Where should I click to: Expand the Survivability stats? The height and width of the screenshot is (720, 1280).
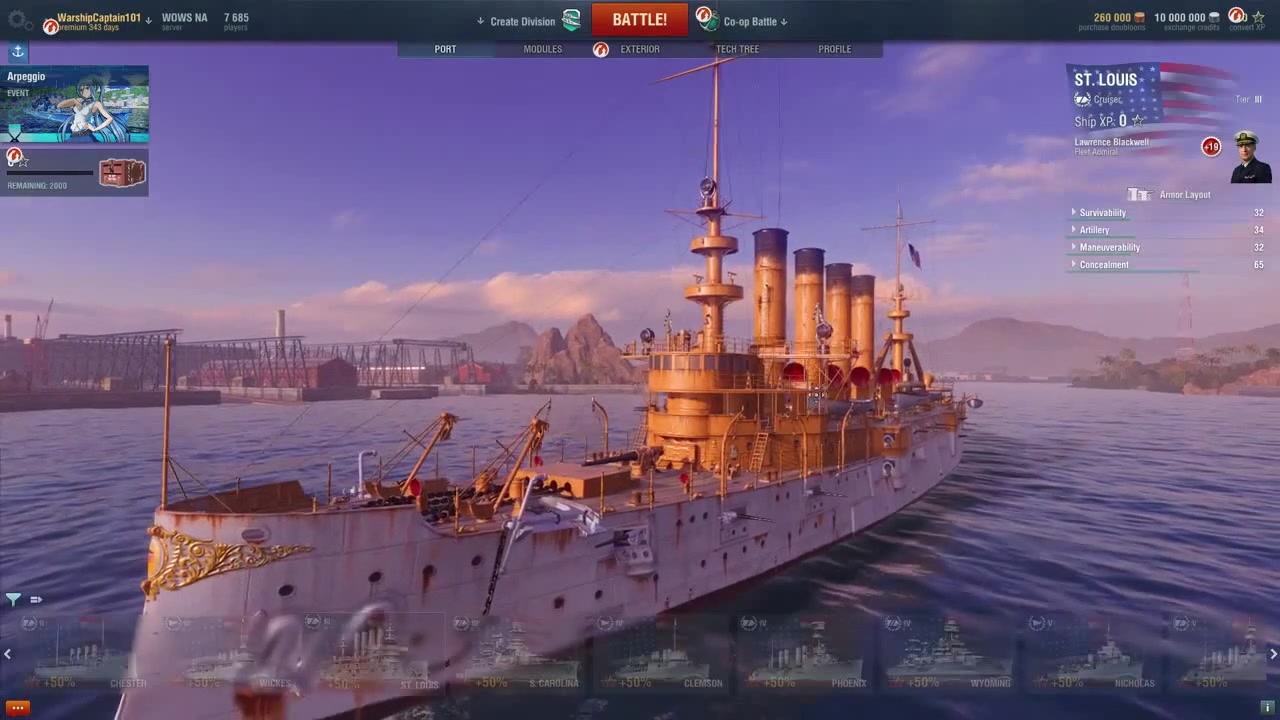(x=1102, y=213)
